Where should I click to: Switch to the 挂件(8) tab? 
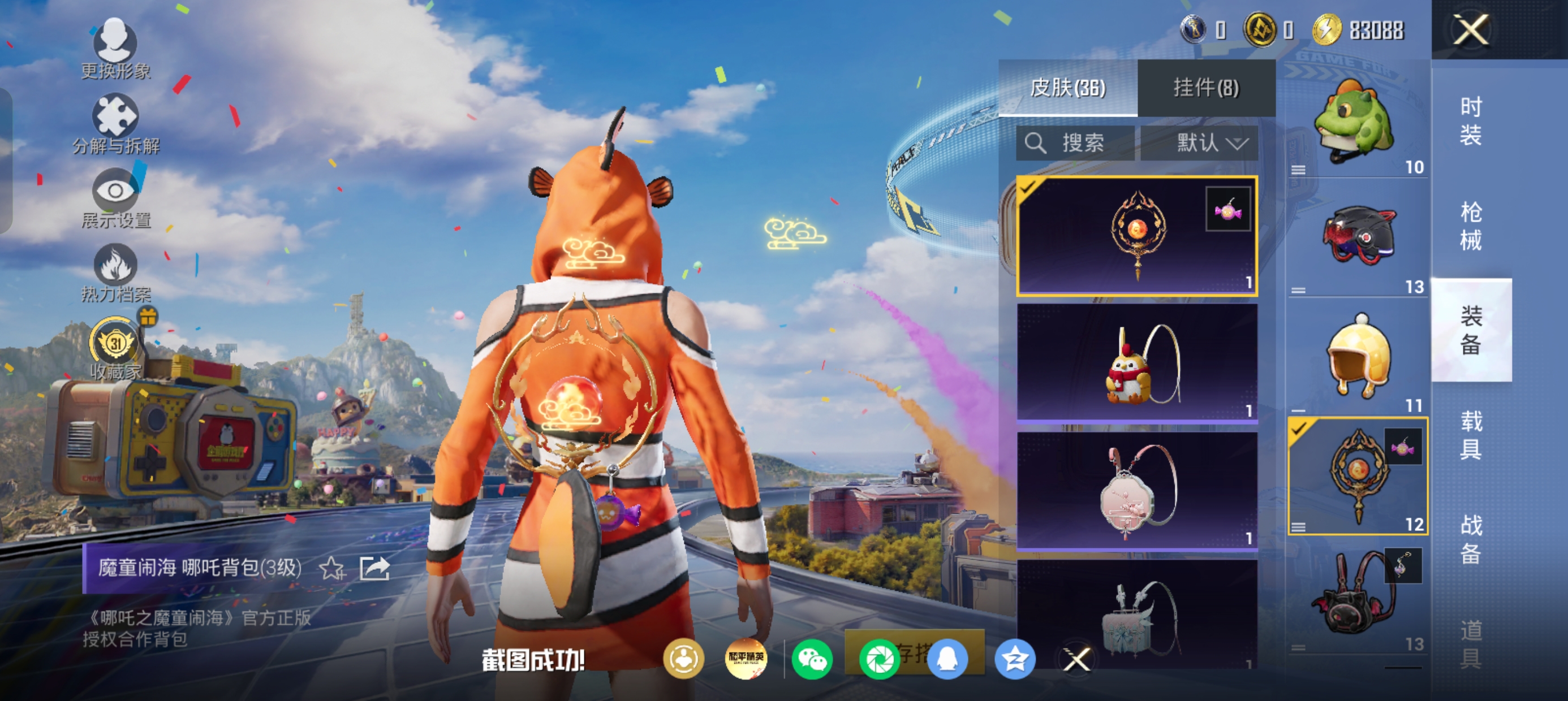pyautogui.click(x=1206, y=88)
